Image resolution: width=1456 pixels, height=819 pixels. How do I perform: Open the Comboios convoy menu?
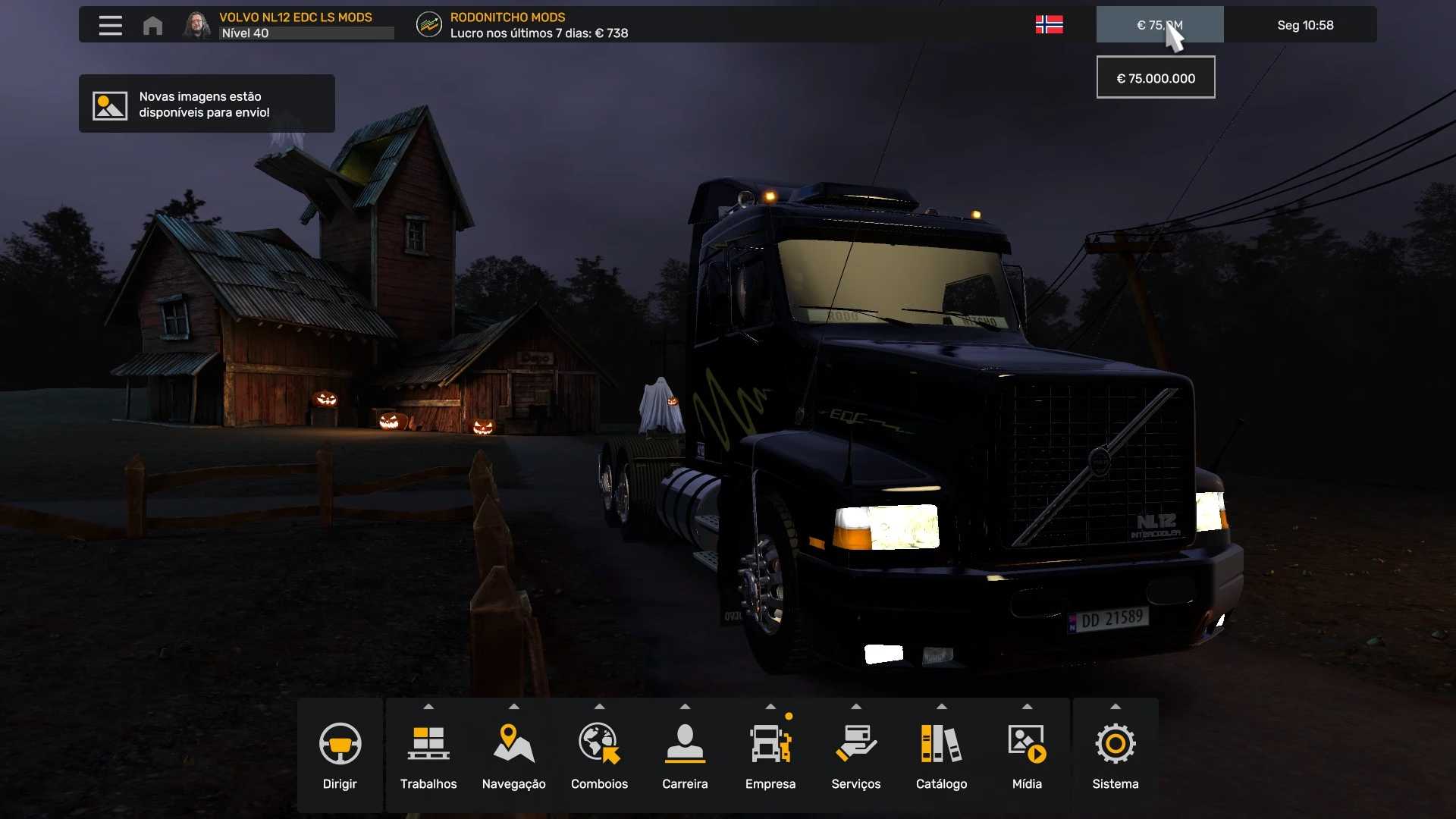click(599, 755)
